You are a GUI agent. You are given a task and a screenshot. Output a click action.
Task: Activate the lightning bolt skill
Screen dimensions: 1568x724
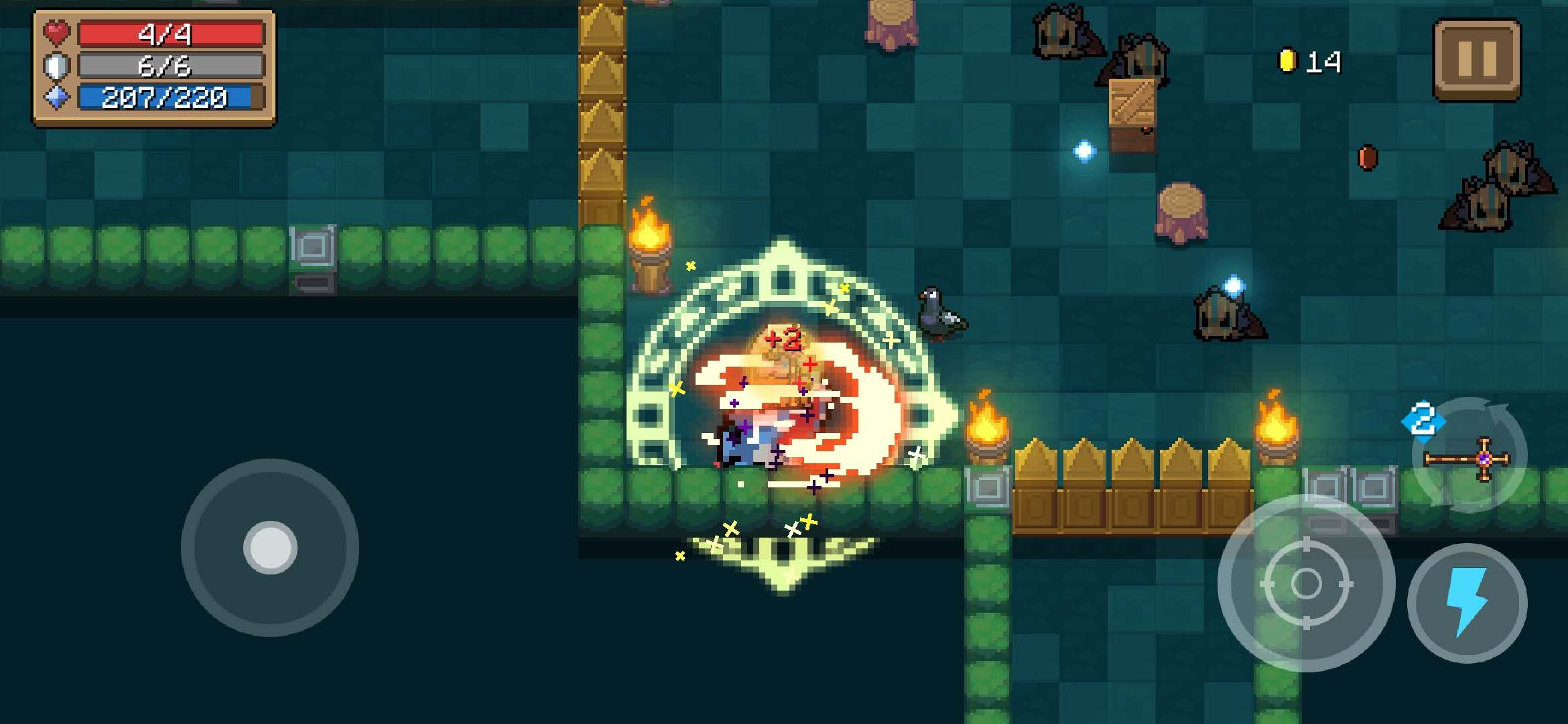[x=1467, y=603]
